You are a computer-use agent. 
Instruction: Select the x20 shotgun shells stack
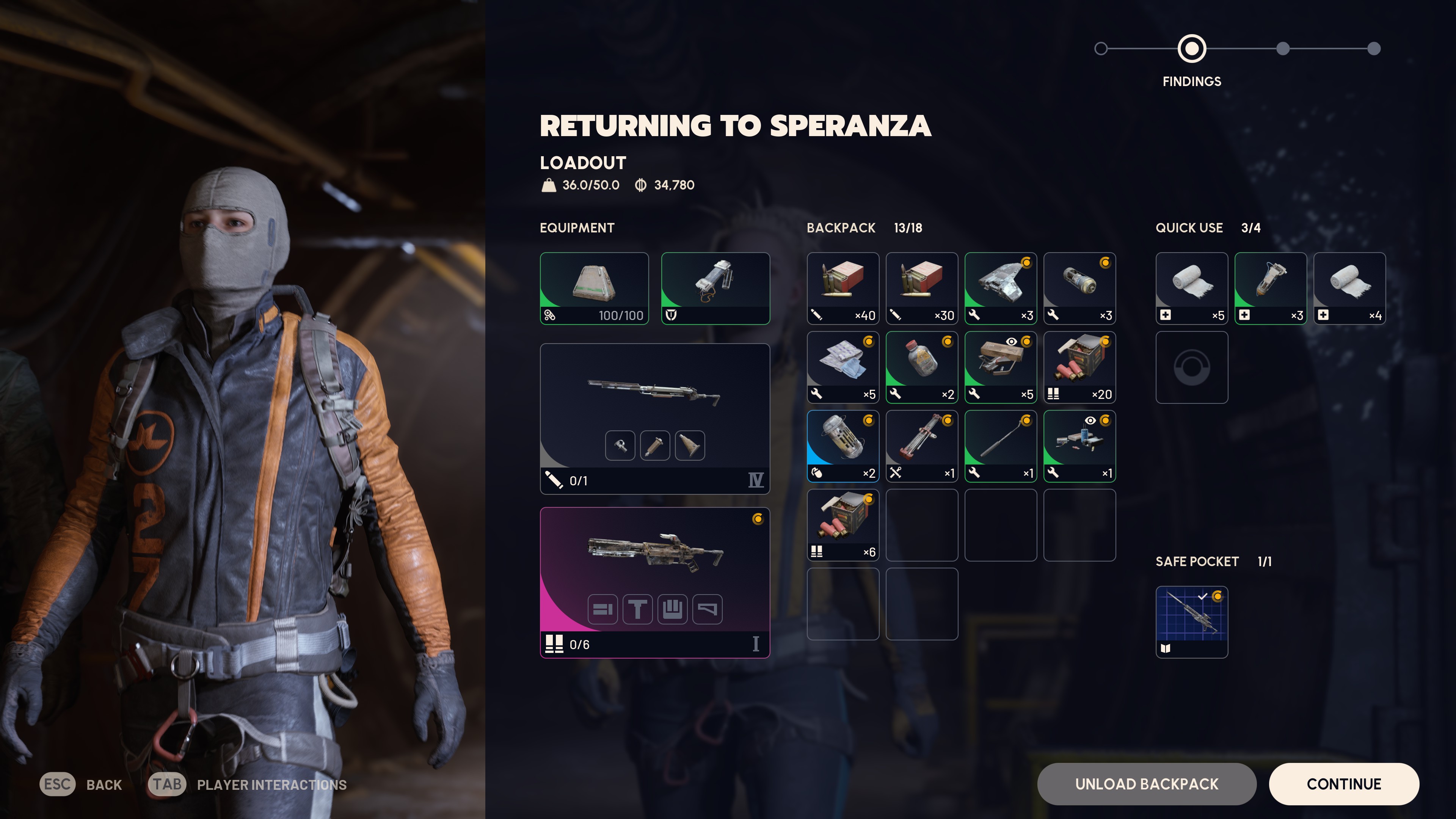(1079, 367)
